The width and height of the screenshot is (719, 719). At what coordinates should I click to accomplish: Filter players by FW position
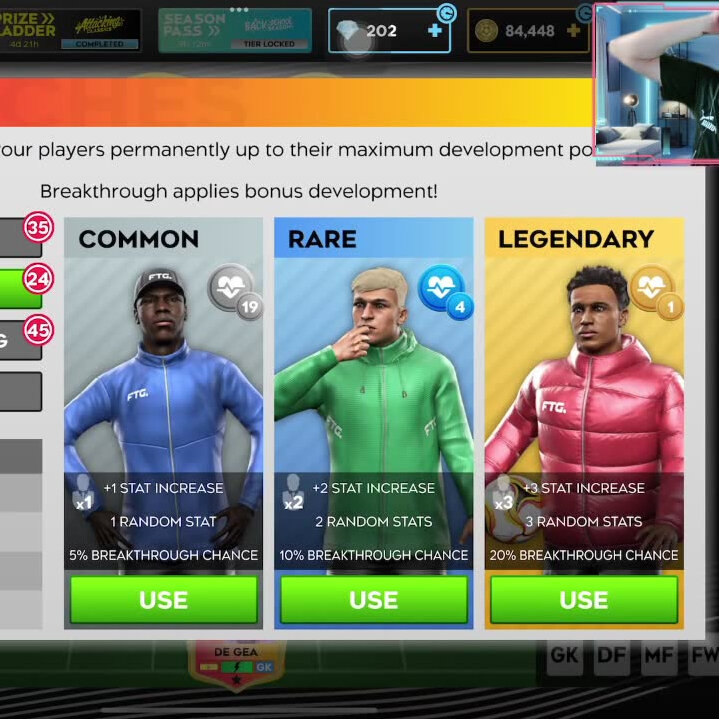702,656
